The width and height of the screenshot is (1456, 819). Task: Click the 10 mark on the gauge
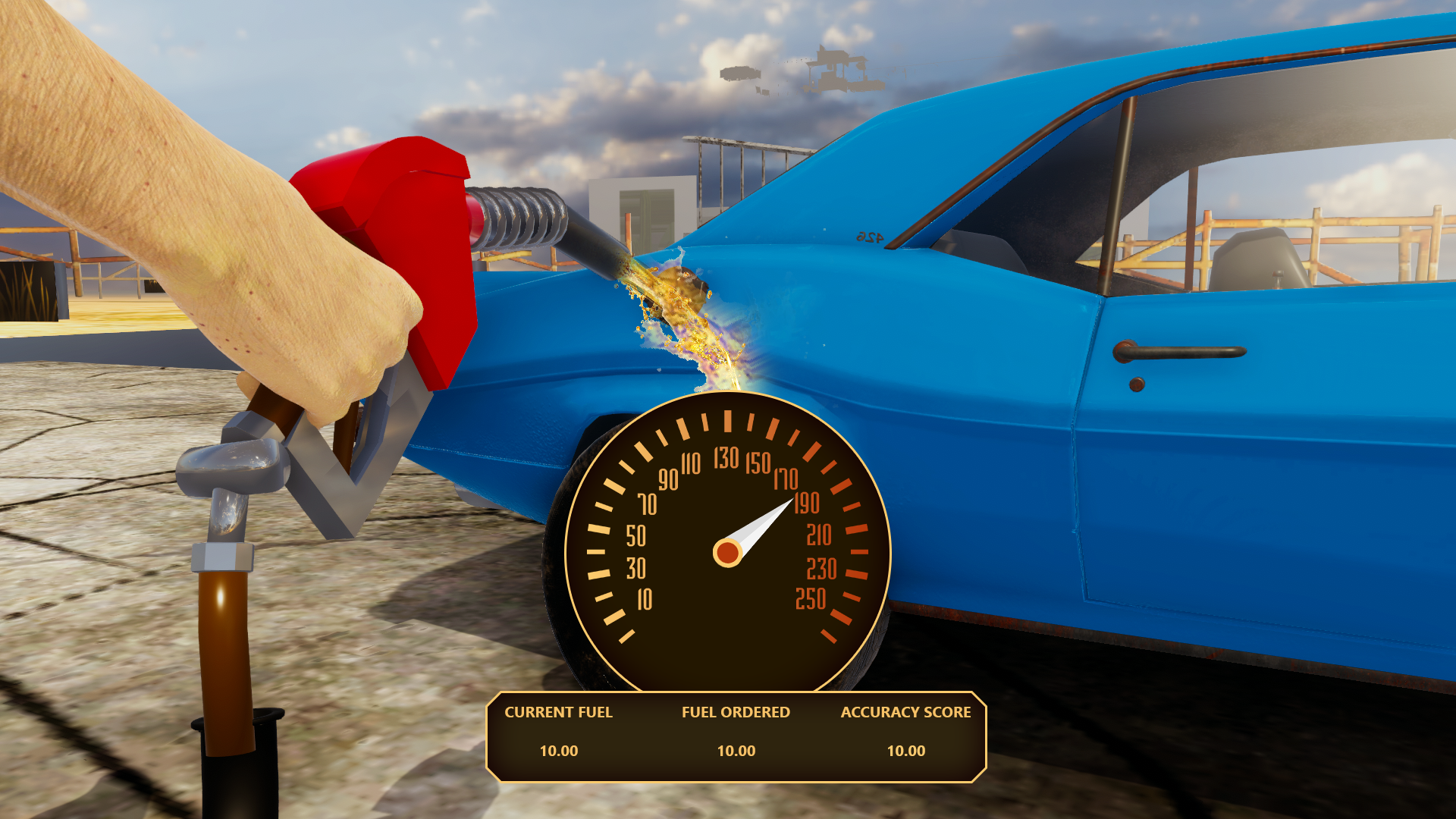[643, 599]
